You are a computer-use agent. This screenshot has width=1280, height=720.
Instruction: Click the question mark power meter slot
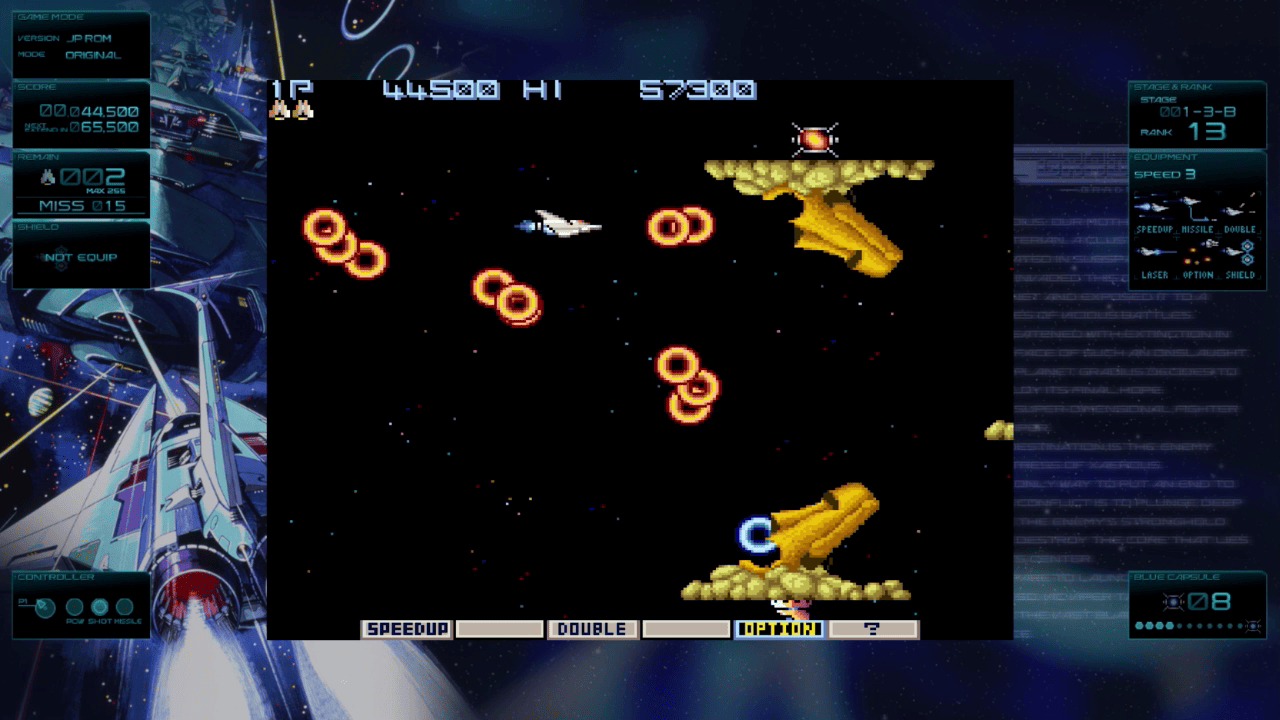pos(873,629)
